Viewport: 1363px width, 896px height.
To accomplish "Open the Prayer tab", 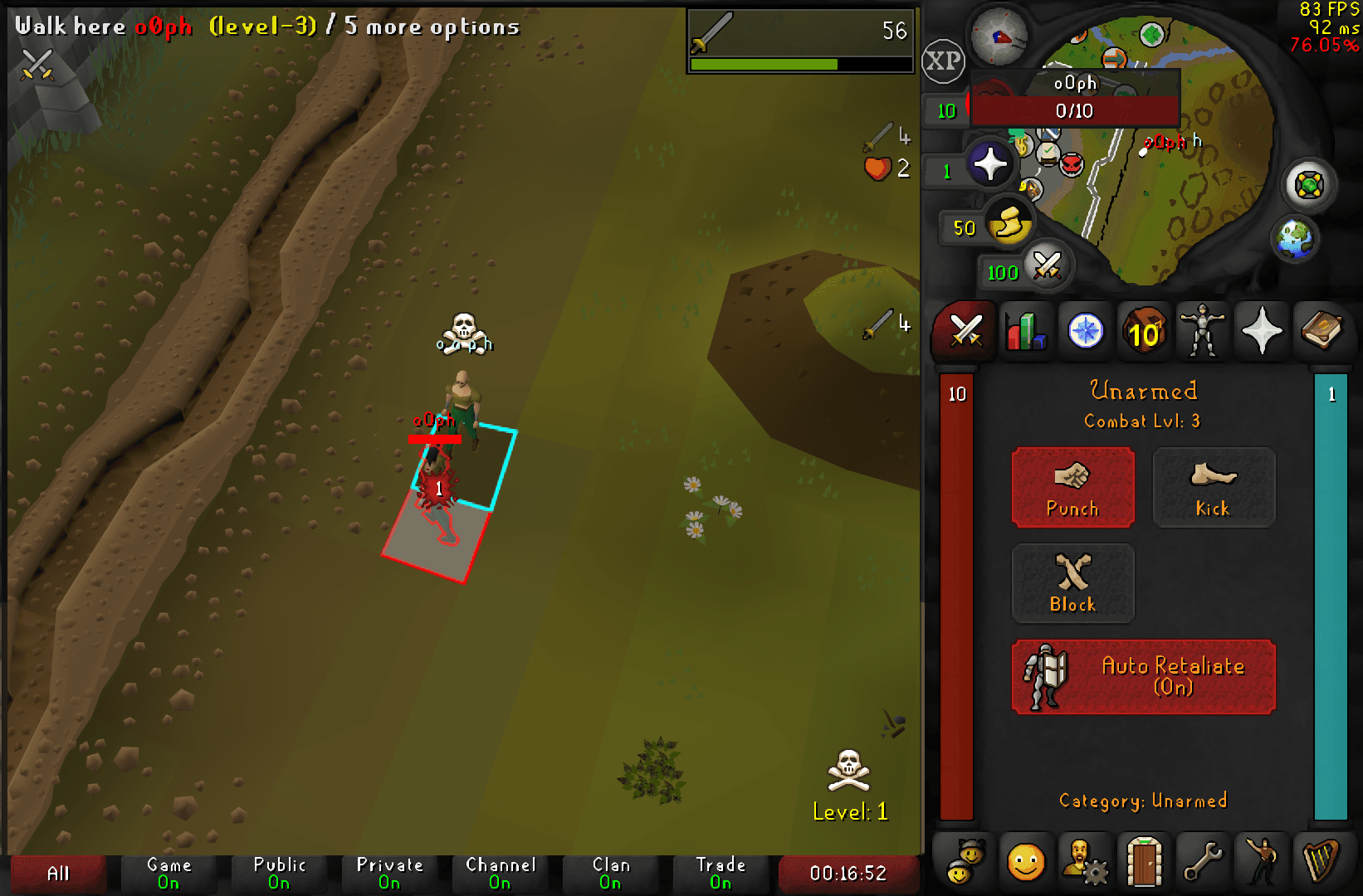I will click(x=1262, y=331).
